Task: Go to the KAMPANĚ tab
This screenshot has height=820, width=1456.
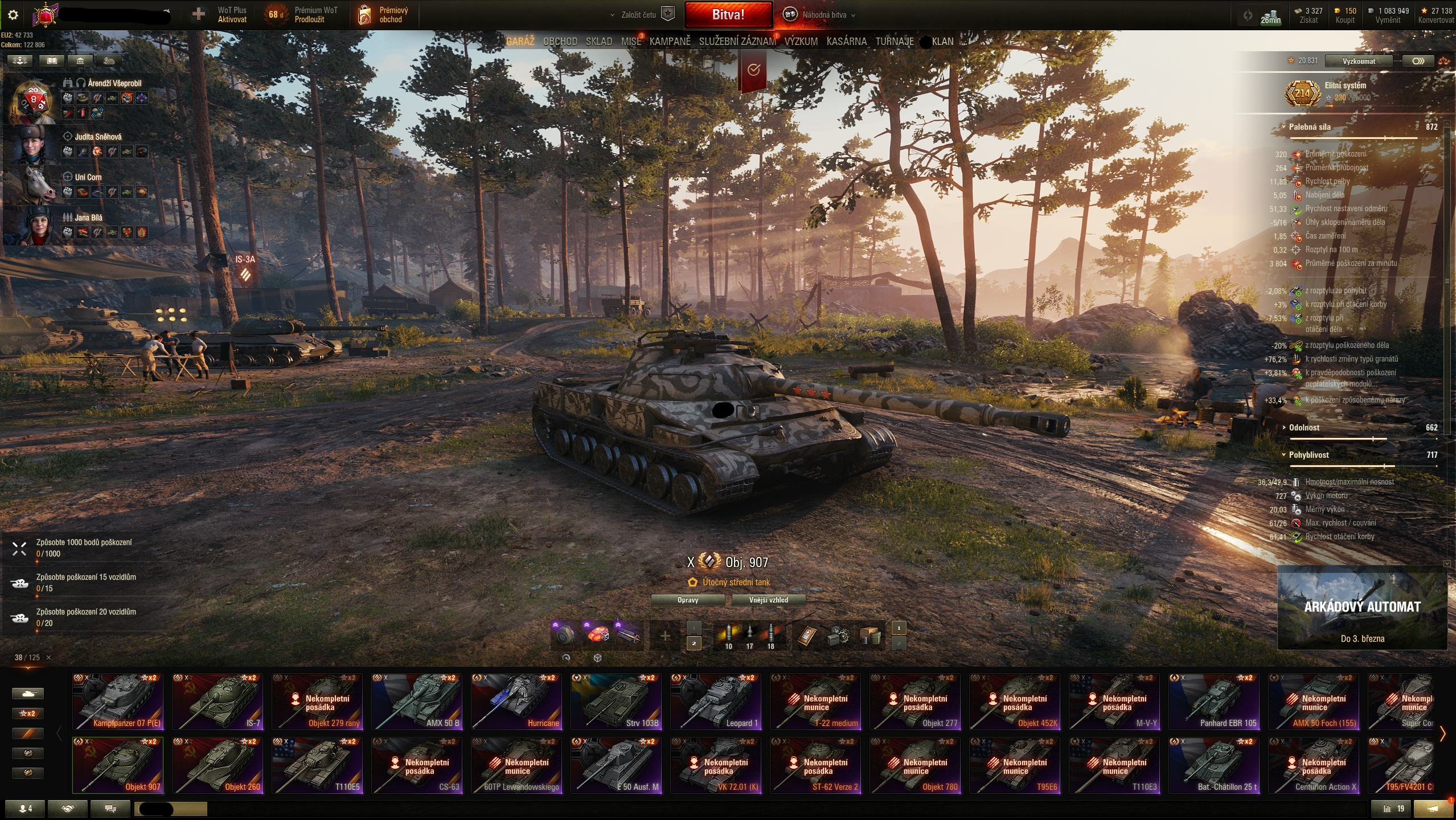Action: (670, 42)
